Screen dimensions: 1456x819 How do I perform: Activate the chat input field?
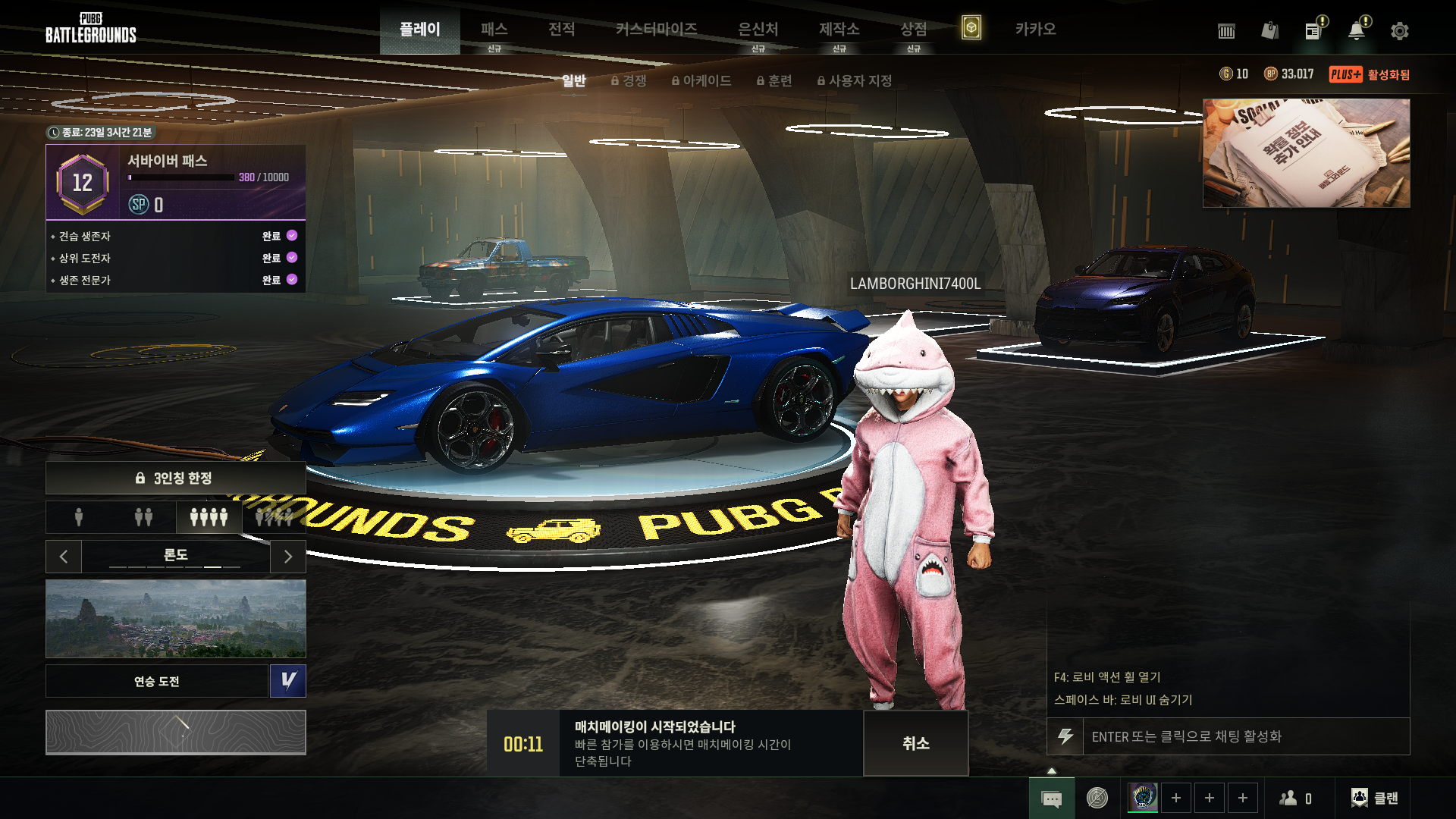click(1244, 736)
